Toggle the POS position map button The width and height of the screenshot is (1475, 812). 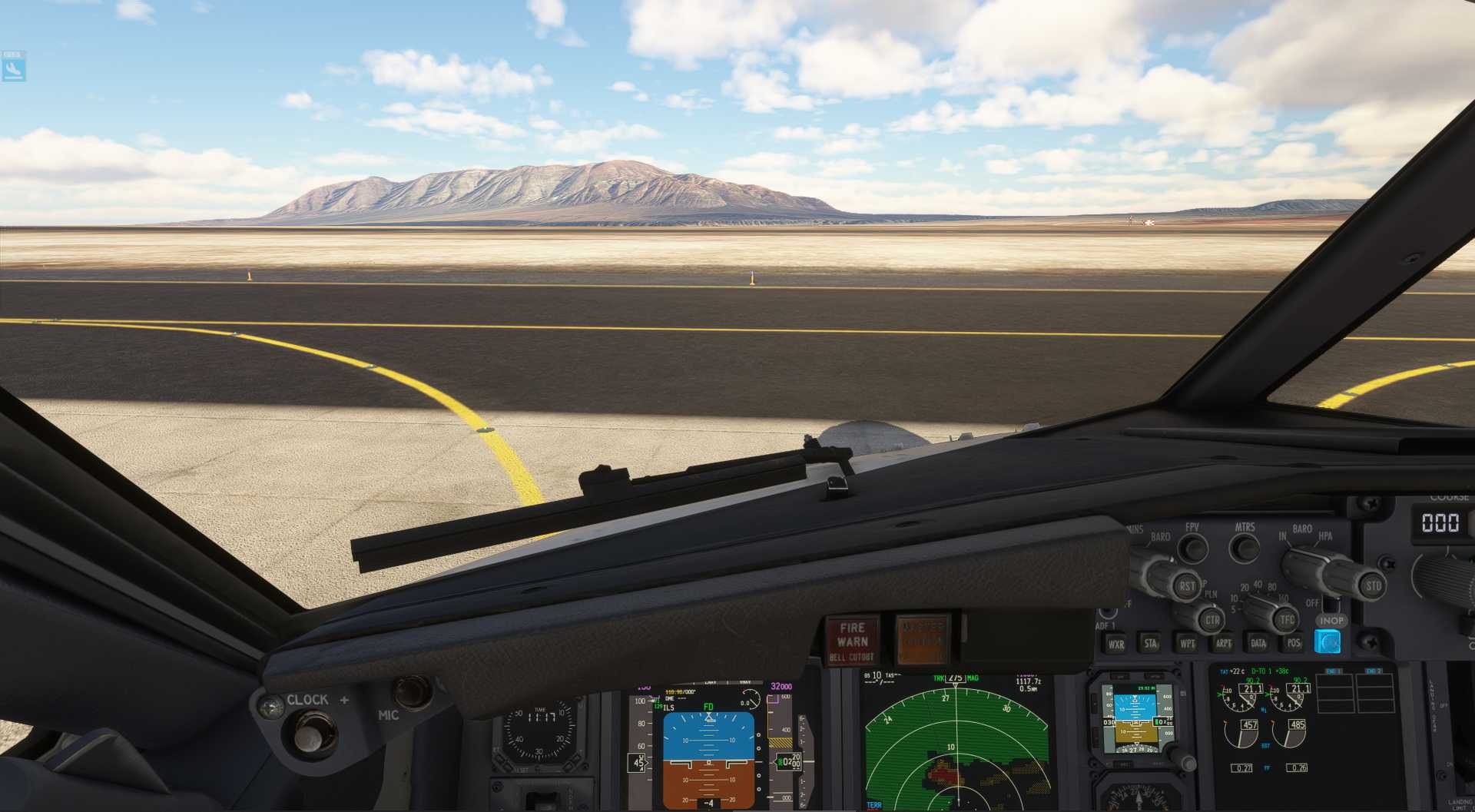pos(1294,643)
